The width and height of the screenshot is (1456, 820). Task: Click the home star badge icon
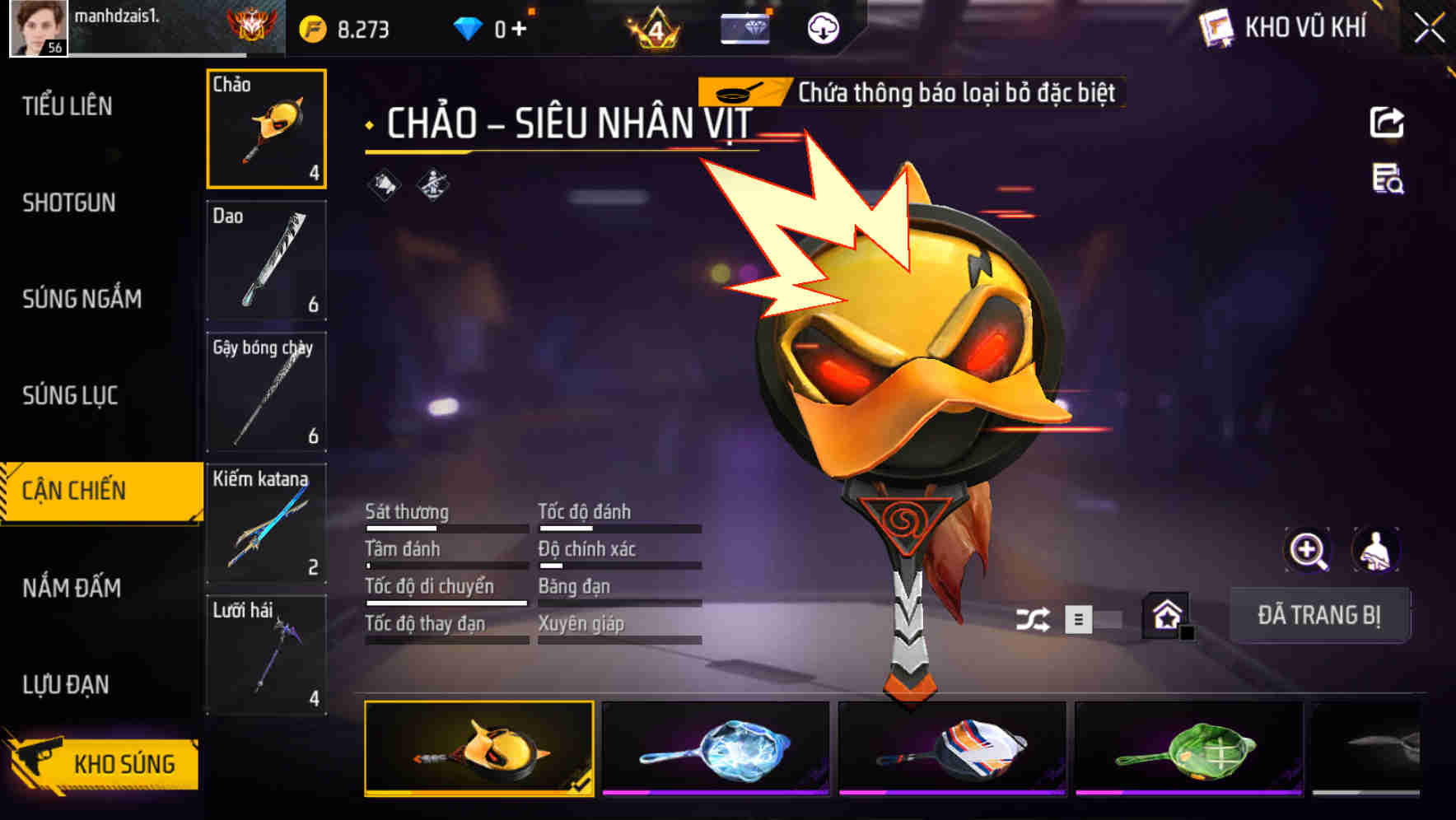1166,615
